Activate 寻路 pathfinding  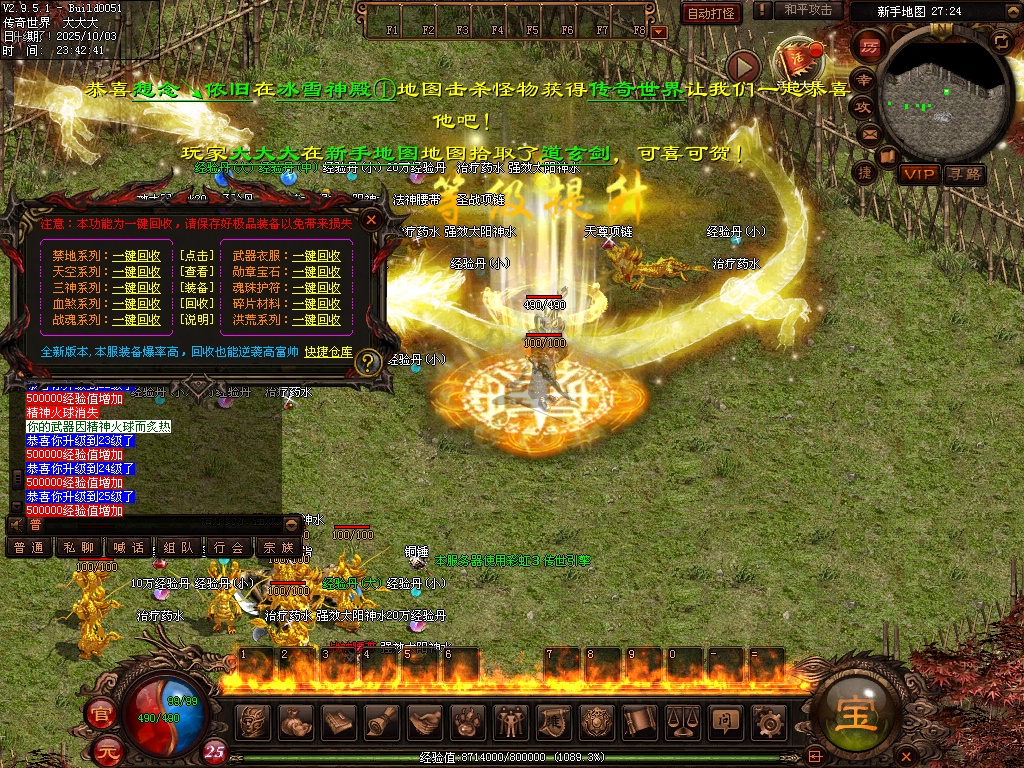965,174
